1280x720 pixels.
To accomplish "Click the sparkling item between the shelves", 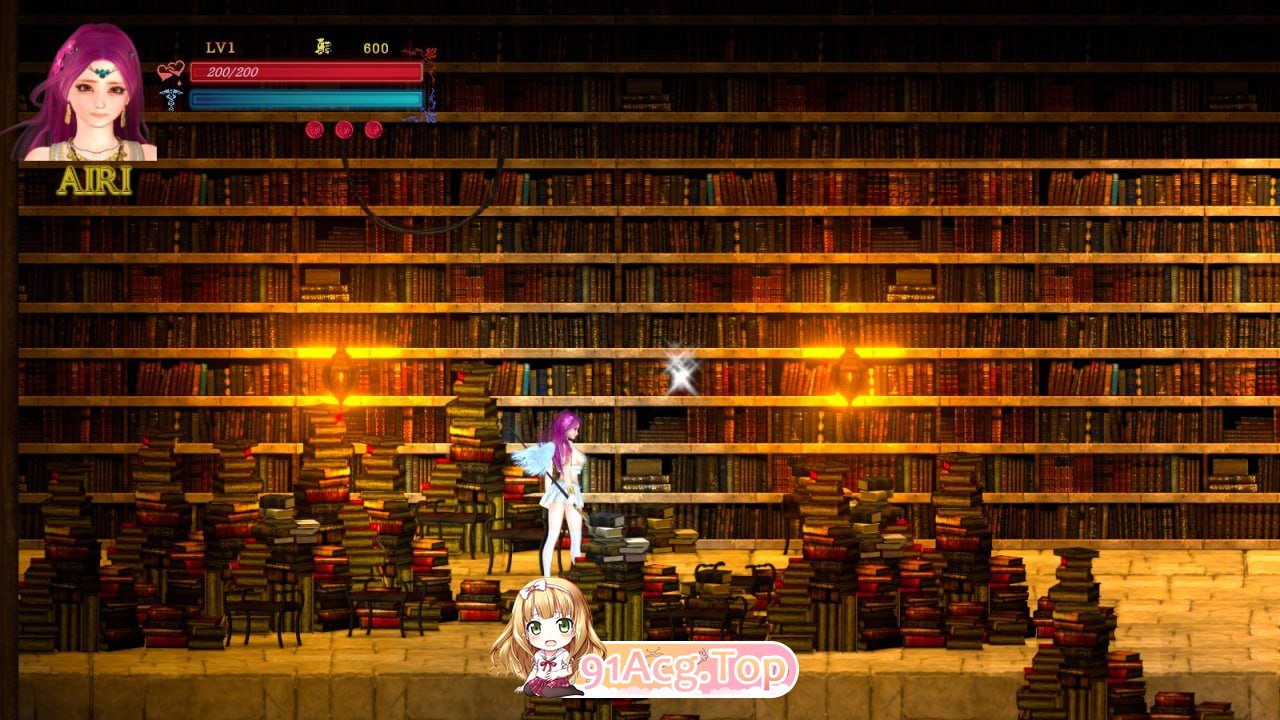I will tap(682, 375).
